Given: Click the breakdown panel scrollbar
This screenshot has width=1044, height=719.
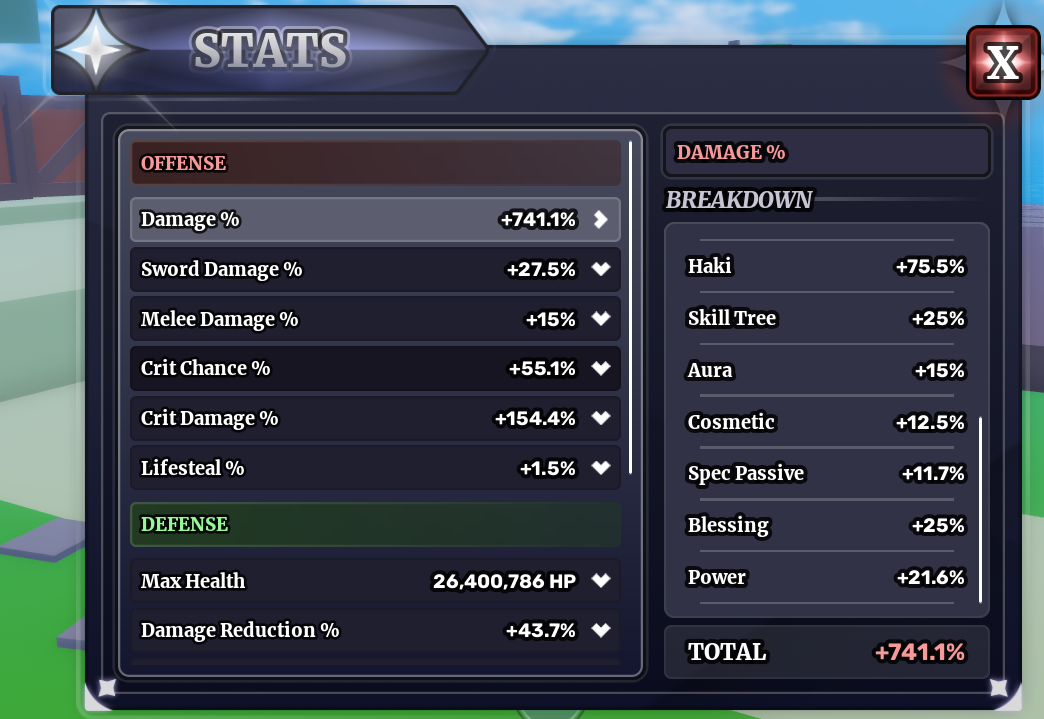Looking at the screenshot, I should point(980,508).
